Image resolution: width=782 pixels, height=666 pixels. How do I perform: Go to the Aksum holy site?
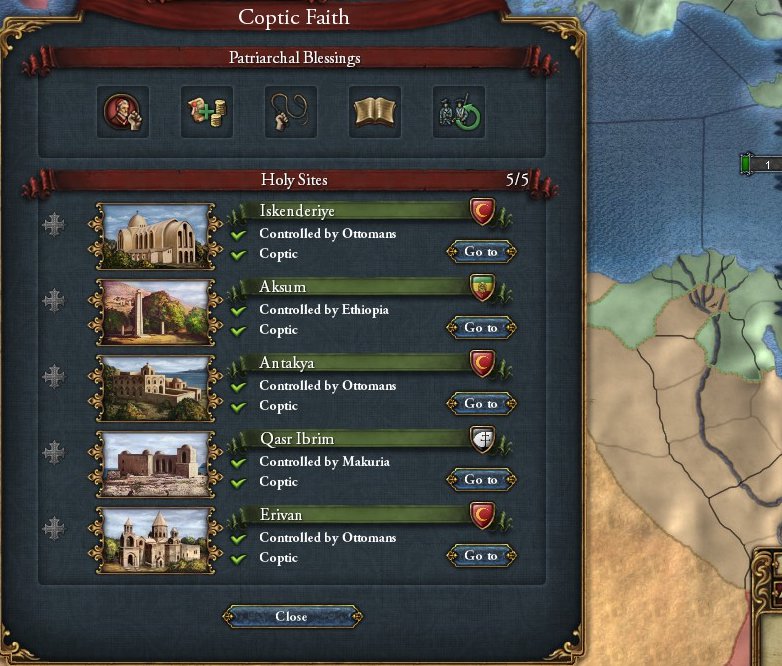point(481,328)
